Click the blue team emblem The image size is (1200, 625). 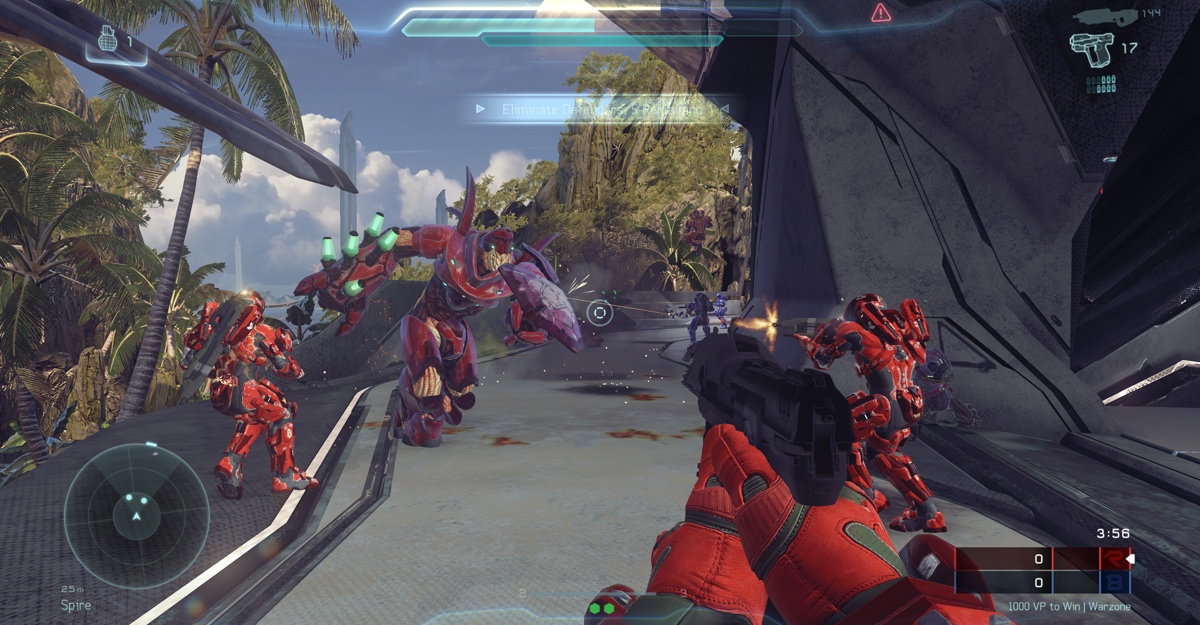click(x=1111, y=582)
